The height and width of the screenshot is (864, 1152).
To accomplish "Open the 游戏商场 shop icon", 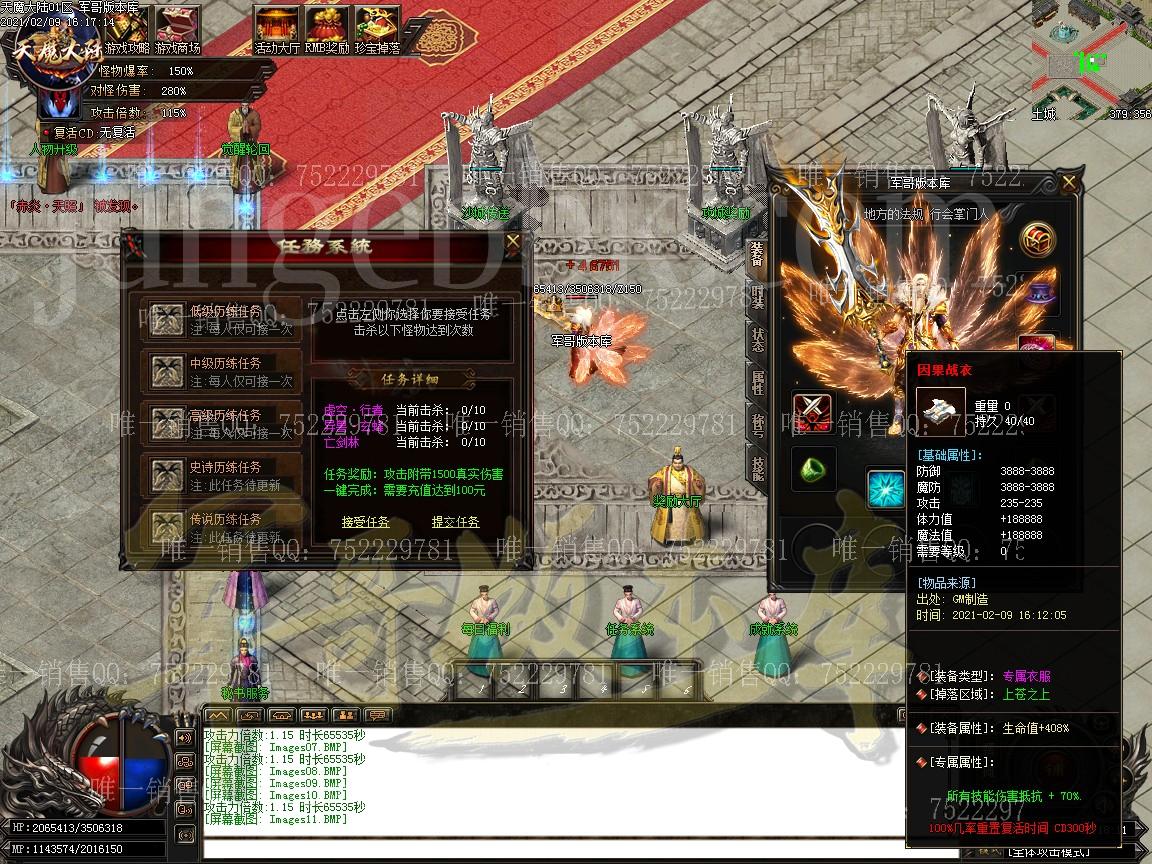I will [180, 27].
